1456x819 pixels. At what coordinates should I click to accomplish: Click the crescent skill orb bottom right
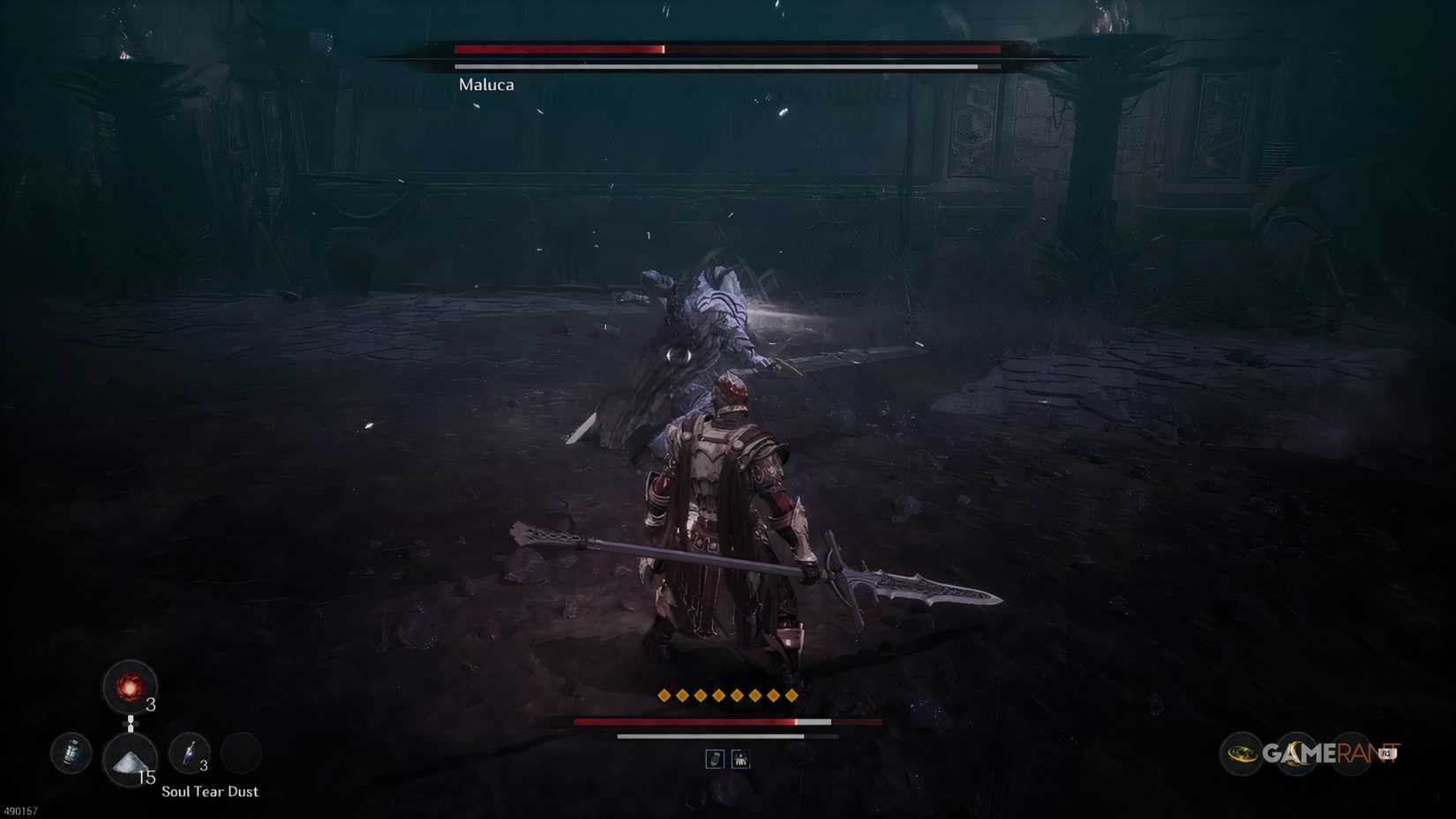click(1296, 753)
